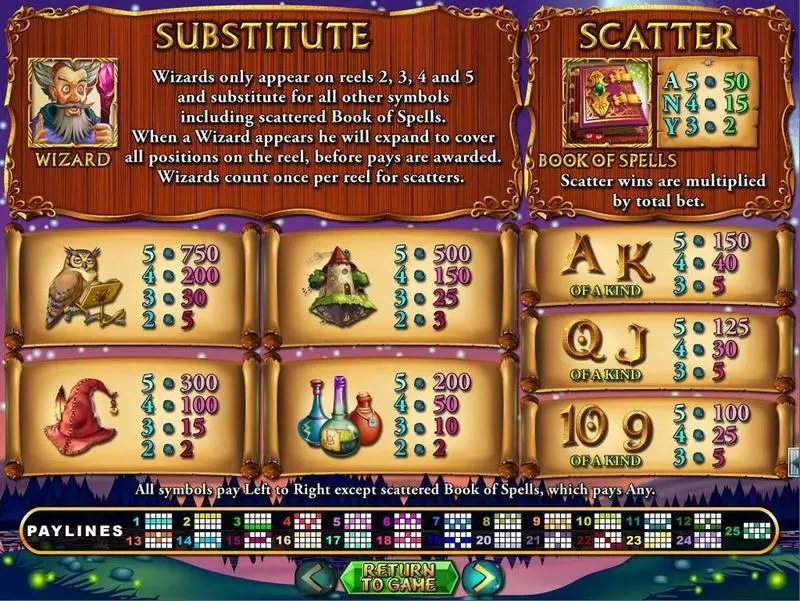
Task: Click the Return to Game button
Action: click(399, 577)
